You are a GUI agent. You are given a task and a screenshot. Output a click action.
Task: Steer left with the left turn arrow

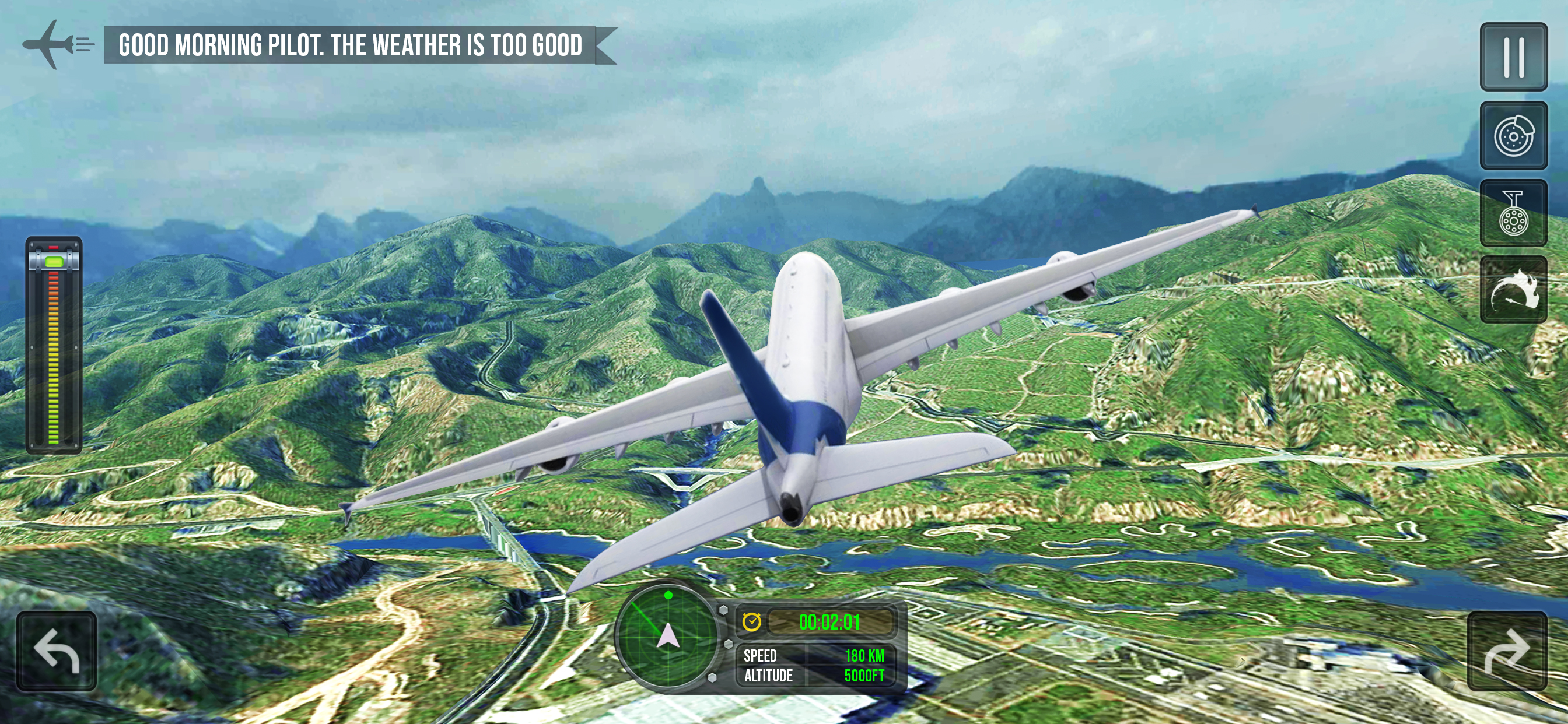[x=57, y=651]
